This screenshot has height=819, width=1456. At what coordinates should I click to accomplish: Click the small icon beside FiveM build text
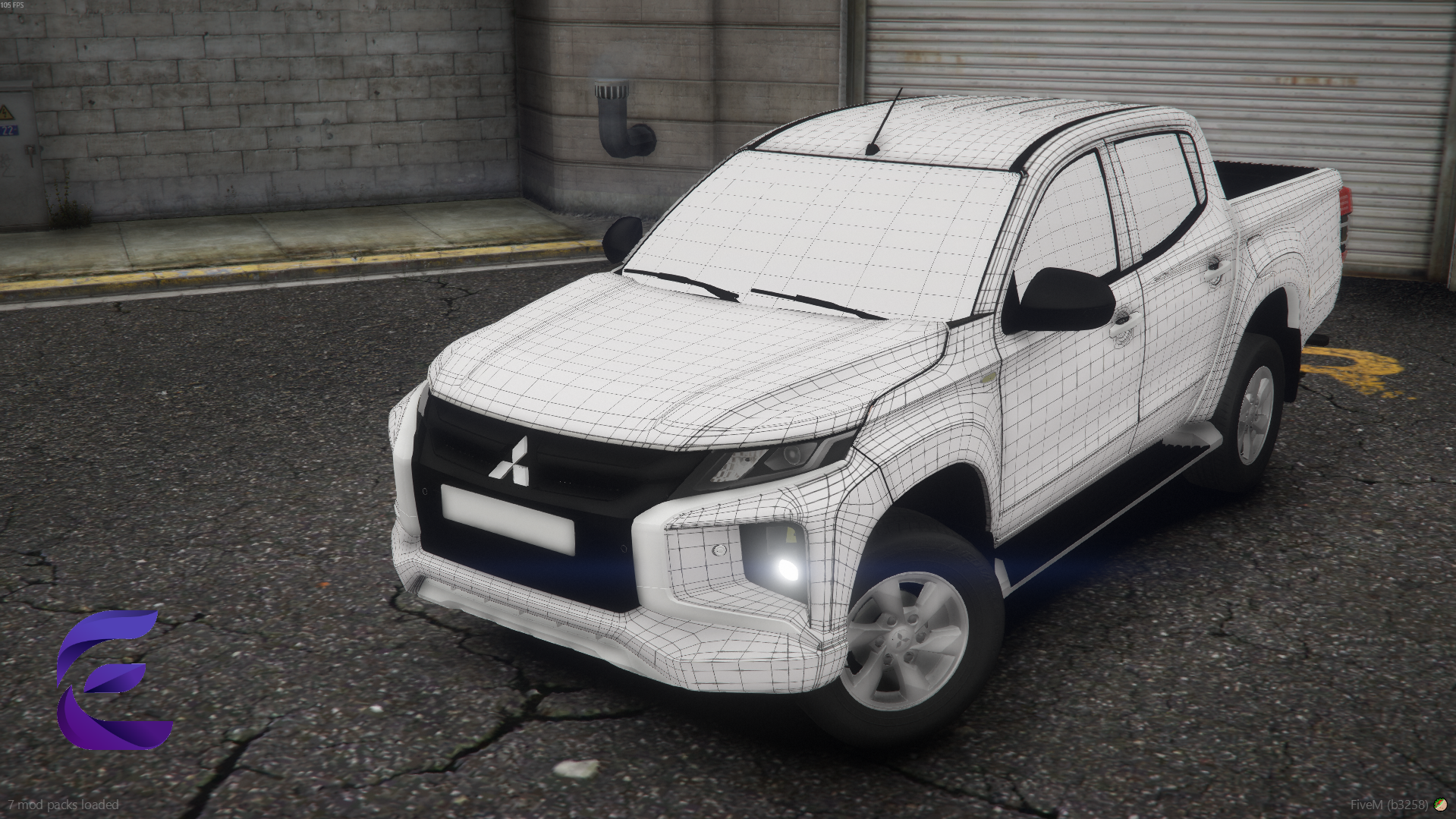(1440, 805)
